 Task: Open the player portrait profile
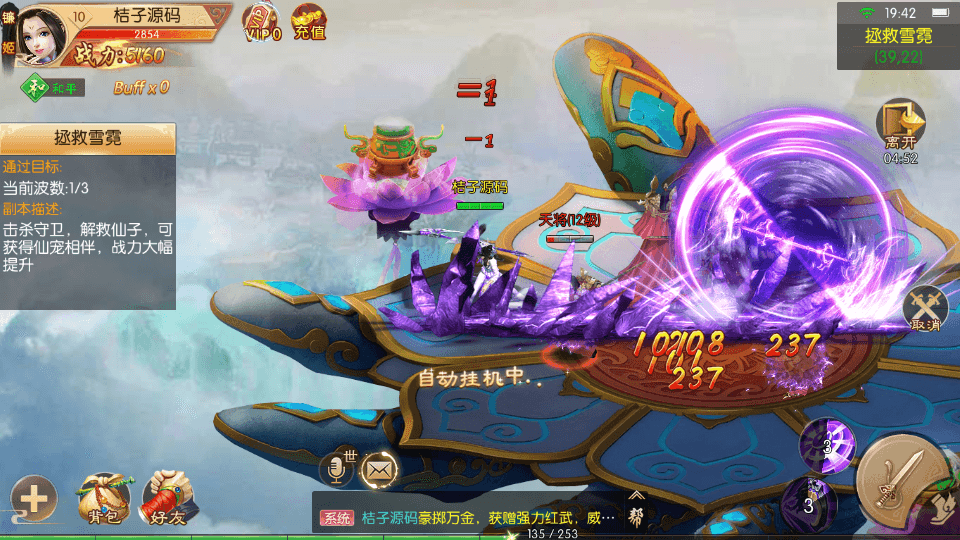[38, 33]
